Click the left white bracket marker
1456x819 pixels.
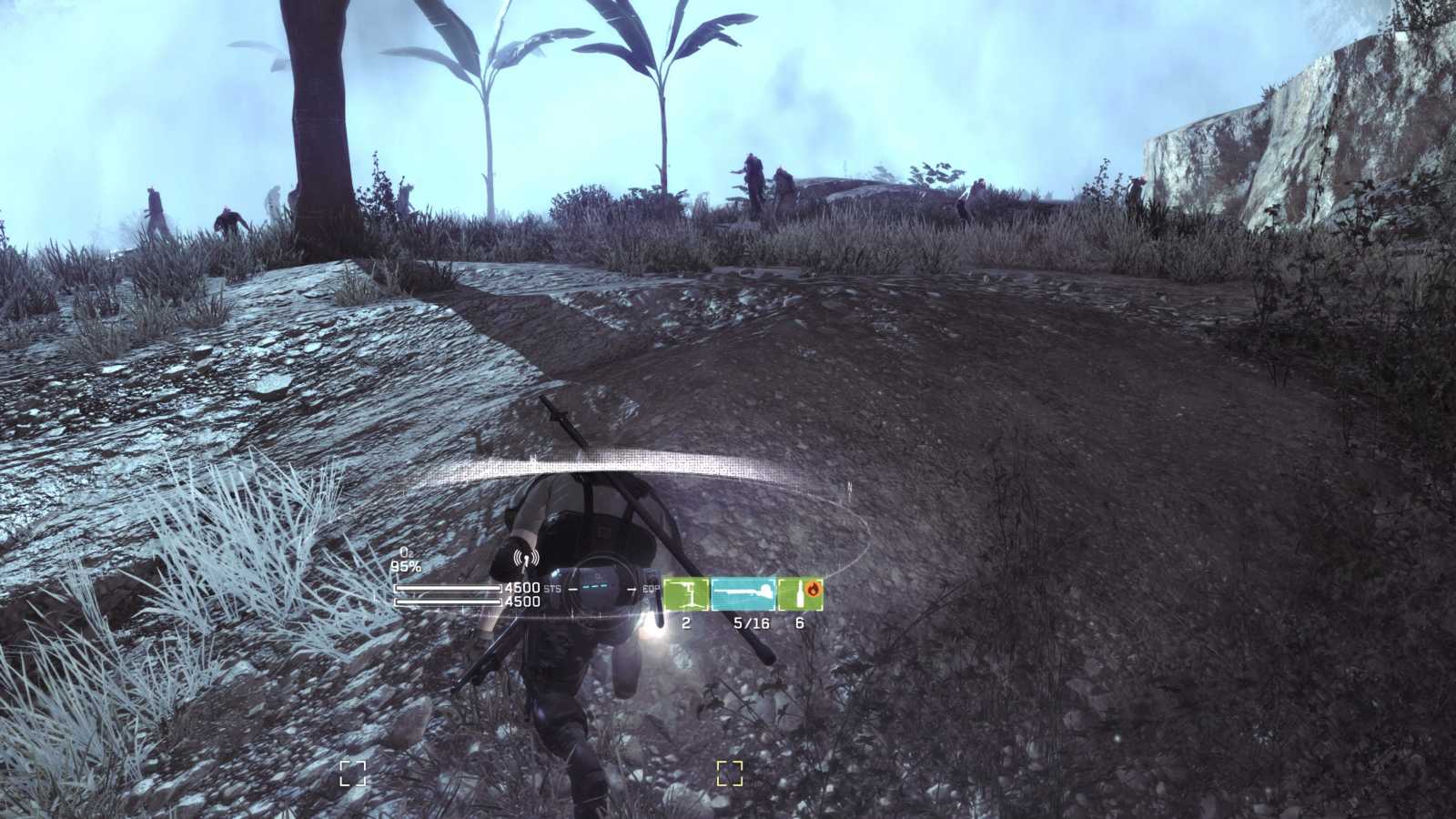tap(353, 773)
